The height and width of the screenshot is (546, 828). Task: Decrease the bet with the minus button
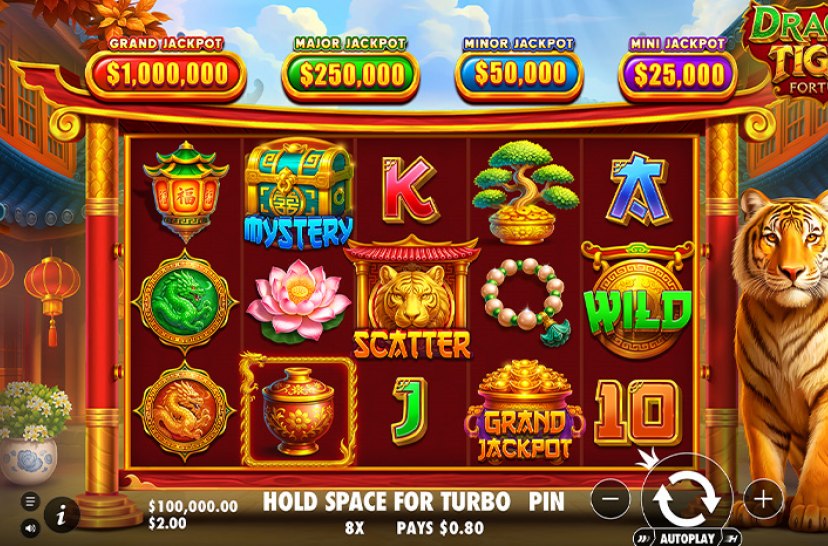(617, 497)
